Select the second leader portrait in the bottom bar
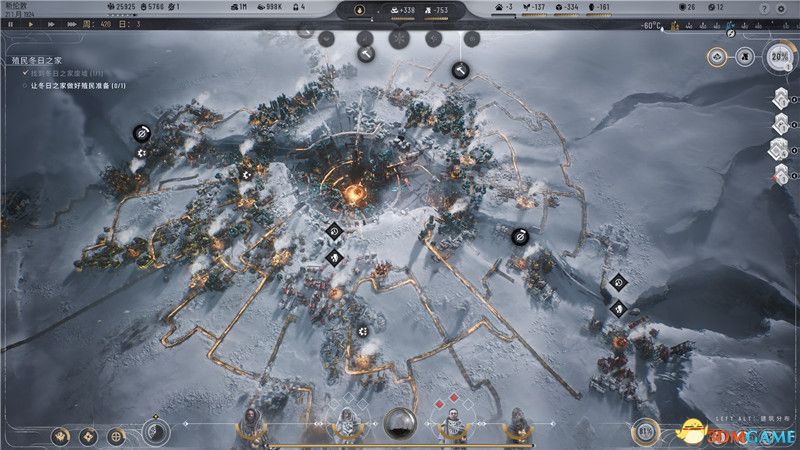The image size is (800, 450). point(346,425)
